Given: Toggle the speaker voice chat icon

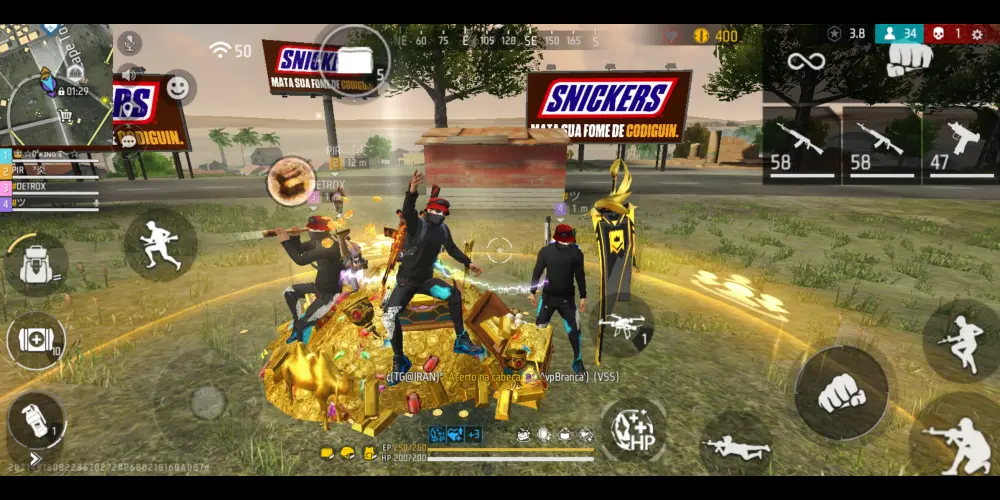Looking at the screenshot, I should 129,74.
